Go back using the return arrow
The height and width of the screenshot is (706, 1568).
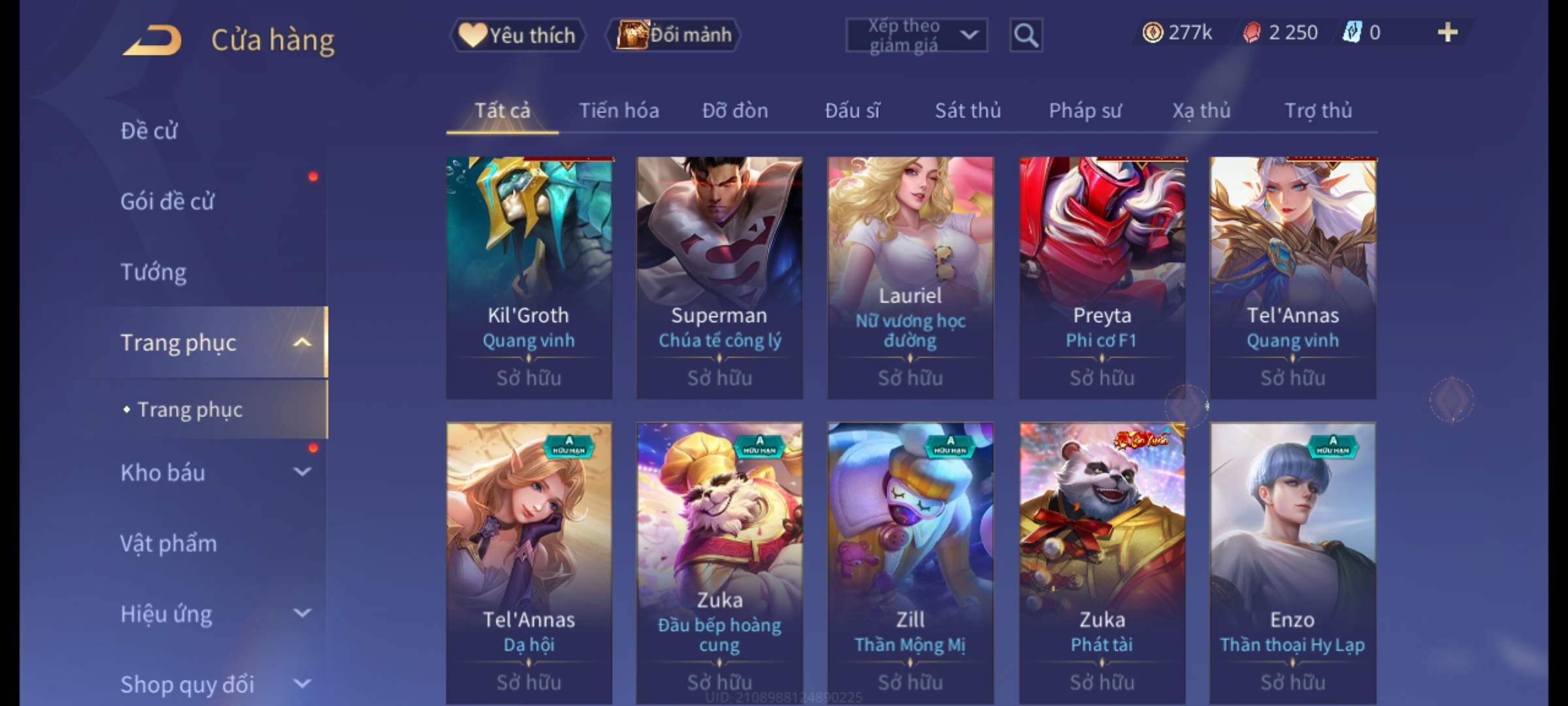152,41
